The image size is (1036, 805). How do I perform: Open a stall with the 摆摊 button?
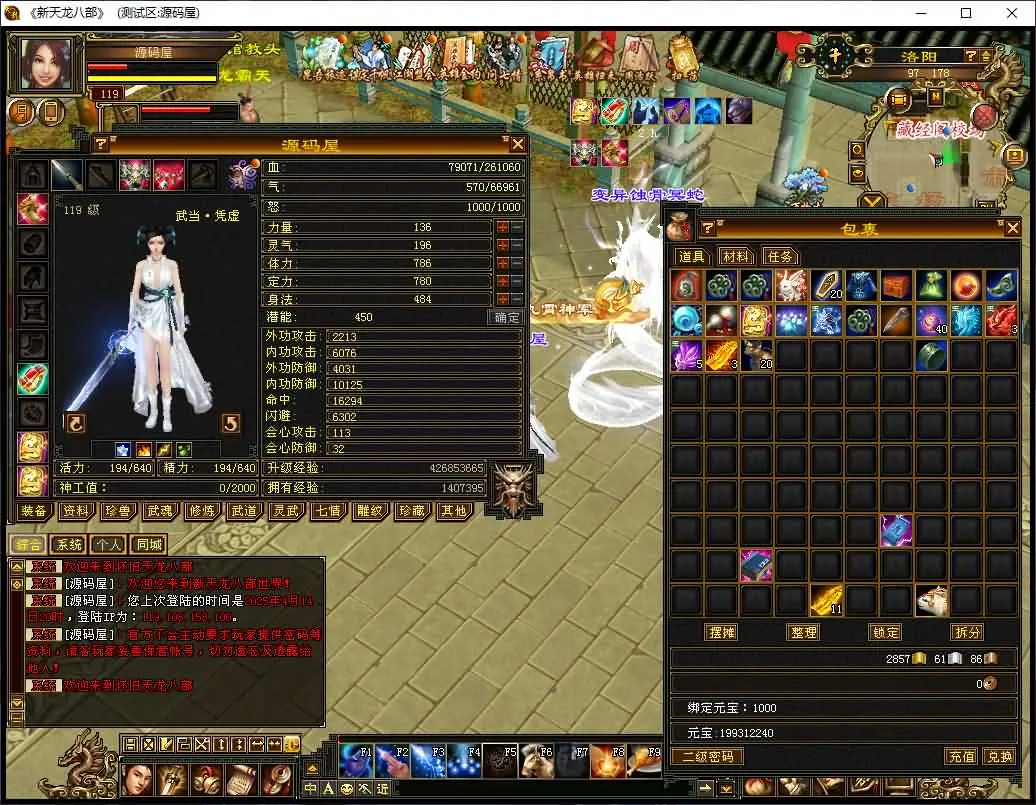(721, 632)
